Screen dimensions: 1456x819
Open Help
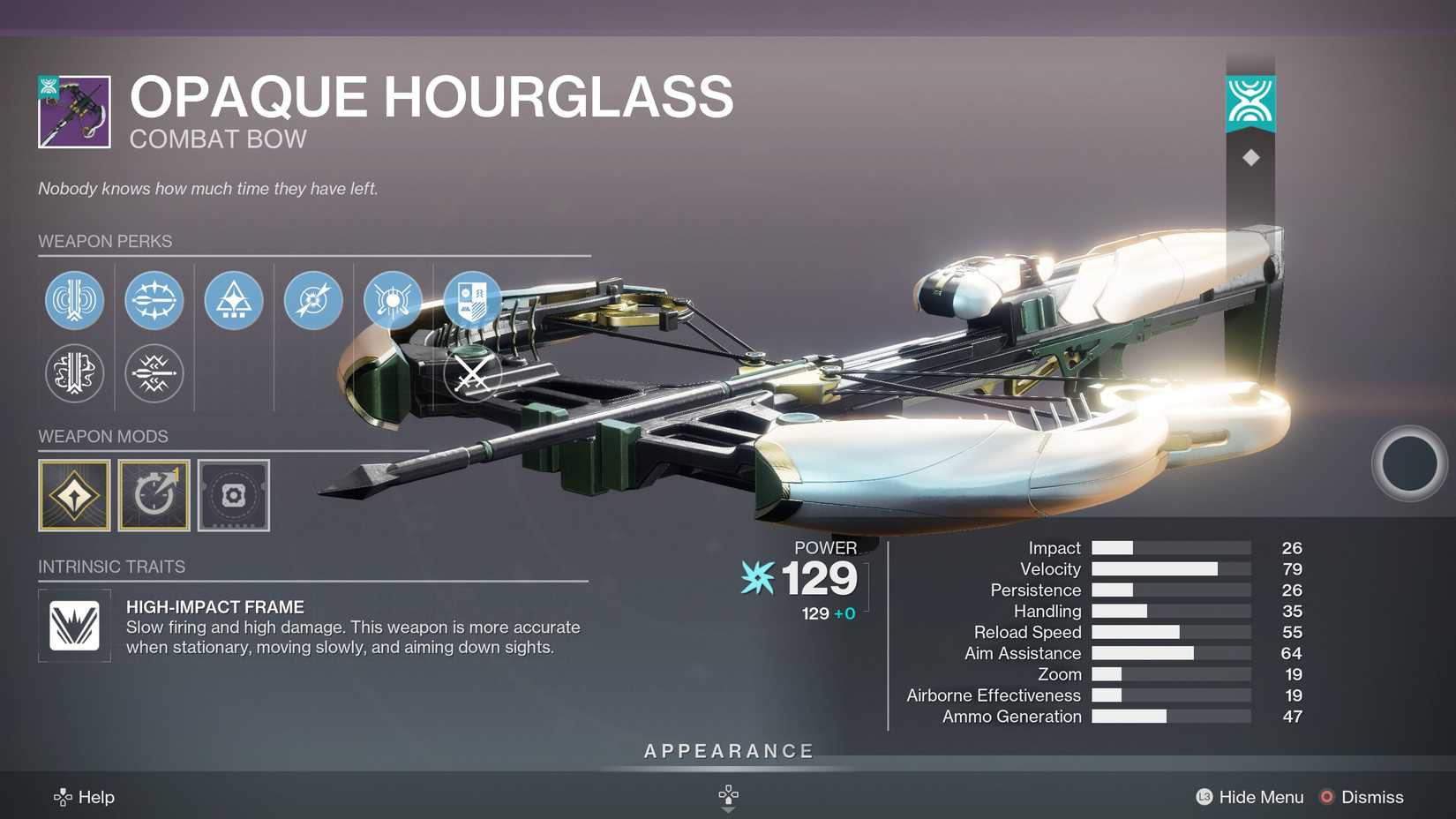(97, 797)
